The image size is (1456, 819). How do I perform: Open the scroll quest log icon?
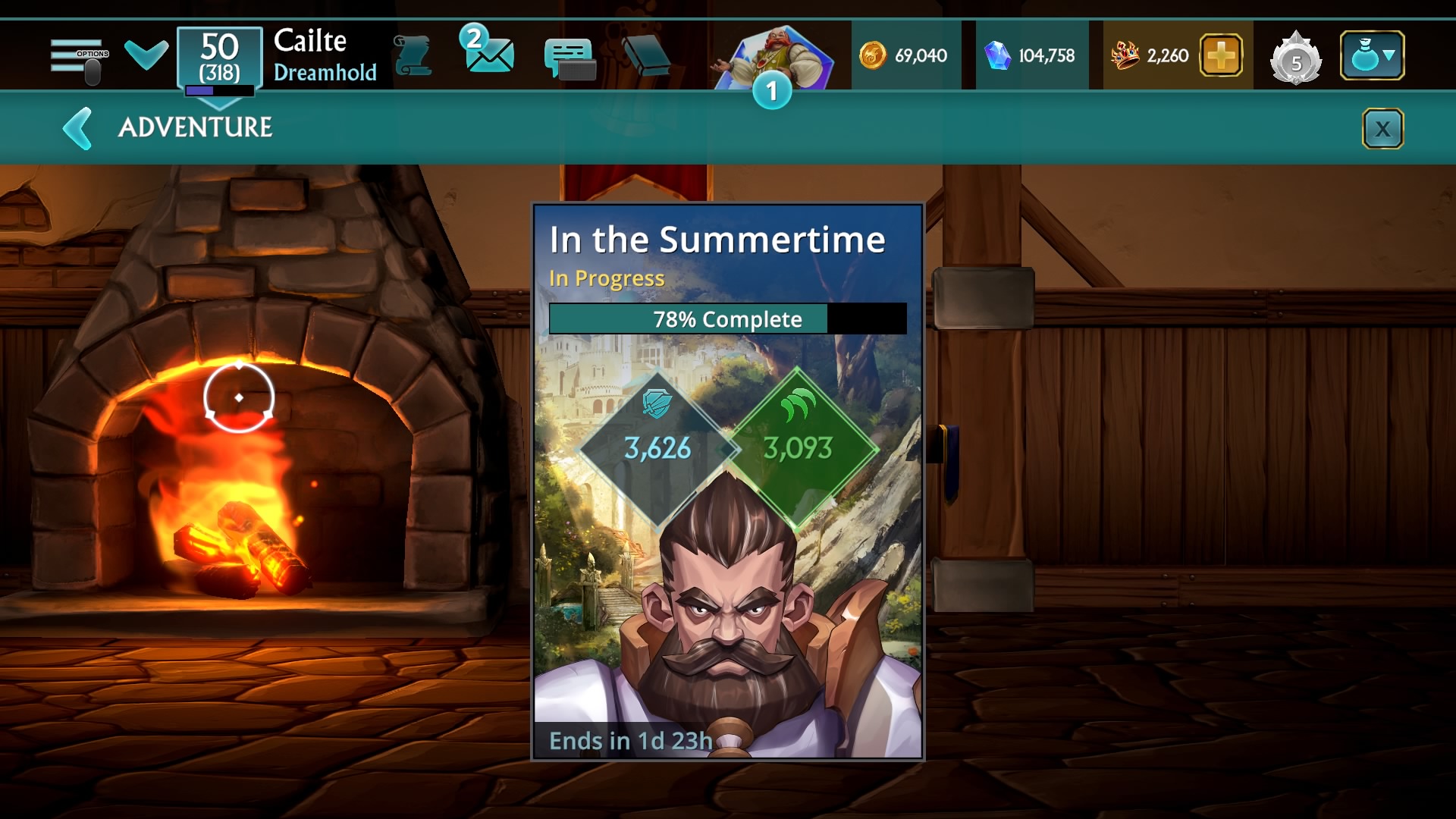[x=413, y=56]
